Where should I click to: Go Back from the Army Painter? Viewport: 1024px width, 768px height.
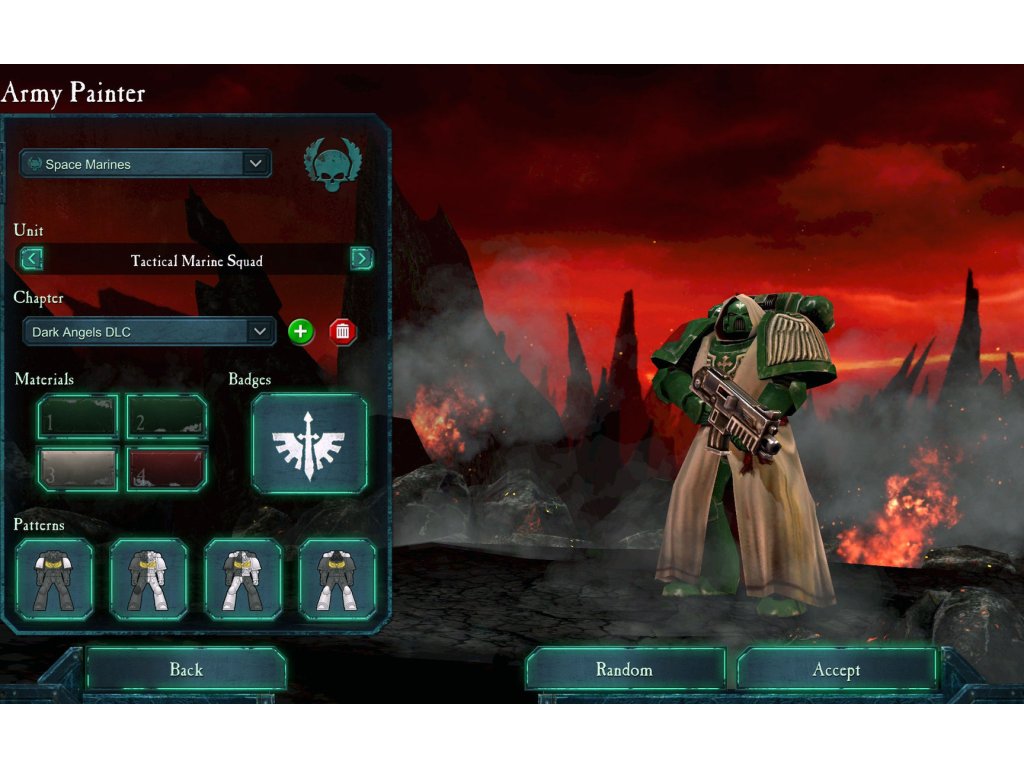(186, 670)
